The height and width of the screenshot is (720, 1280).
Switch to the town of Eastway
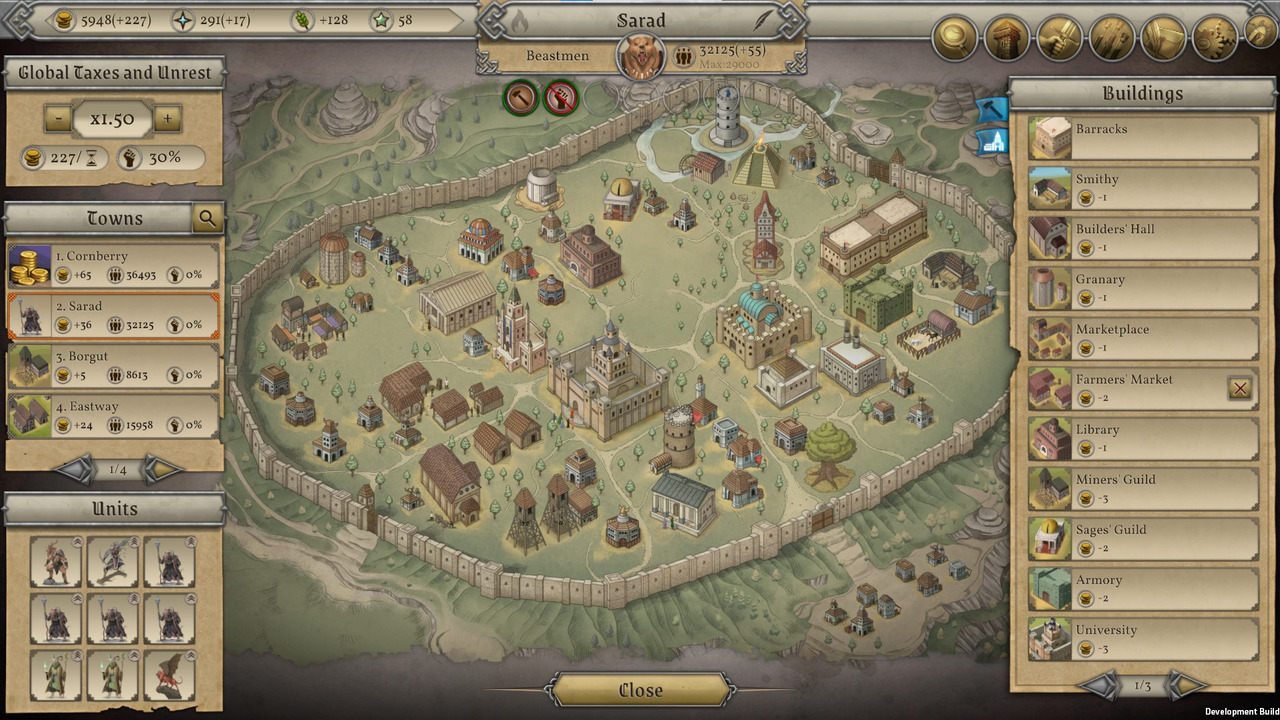114,416
